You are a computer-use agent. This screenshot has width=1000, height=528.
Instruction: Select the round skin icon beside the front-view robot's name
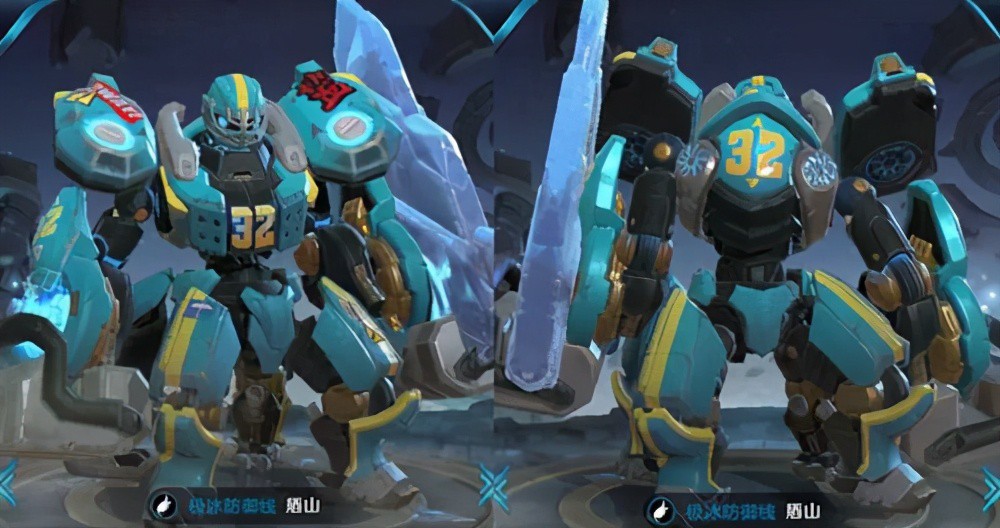163,506
